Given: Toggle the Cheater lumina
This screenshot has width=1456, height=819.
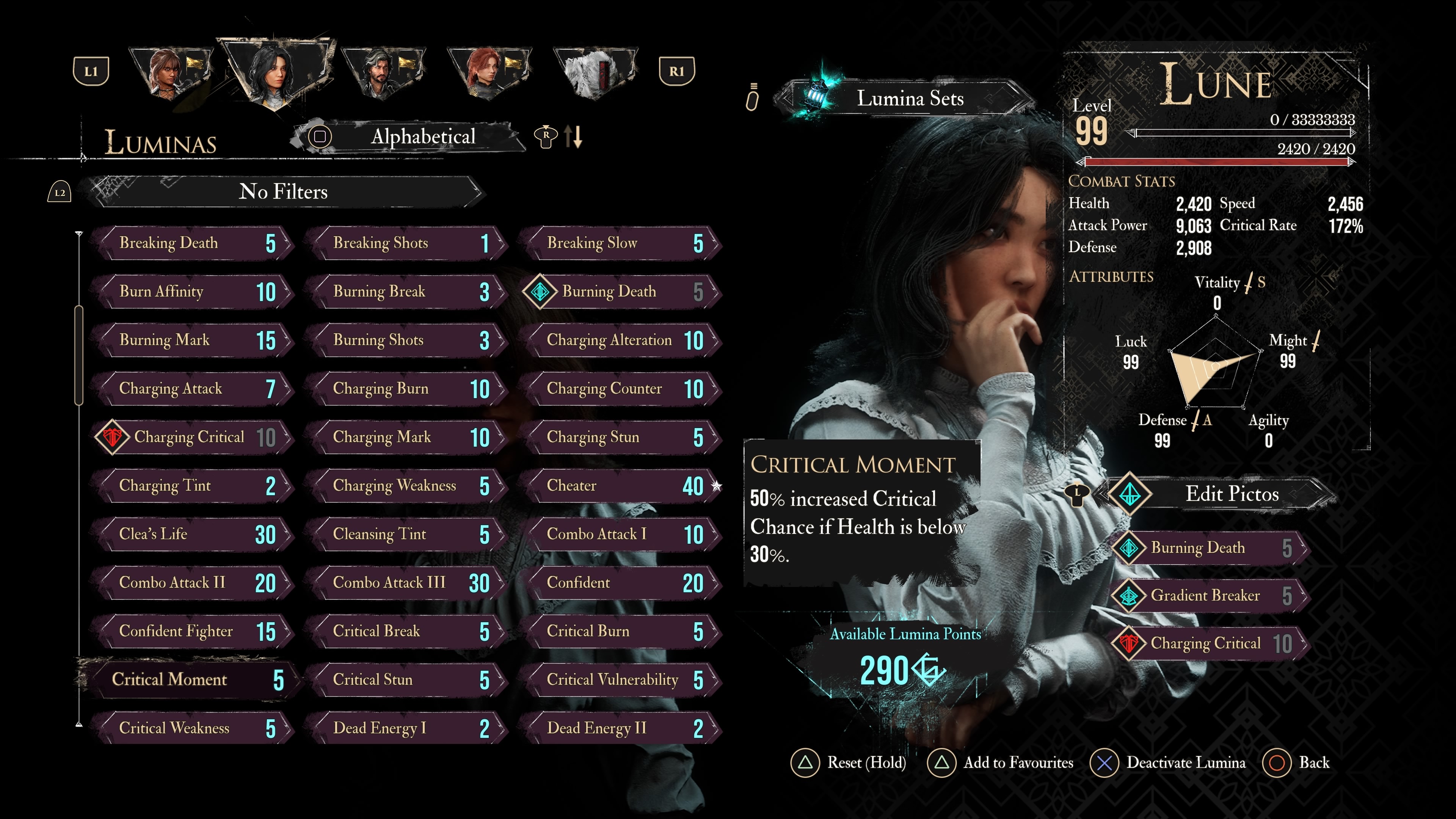Looking at the screenshot, I should pos(622,485).
